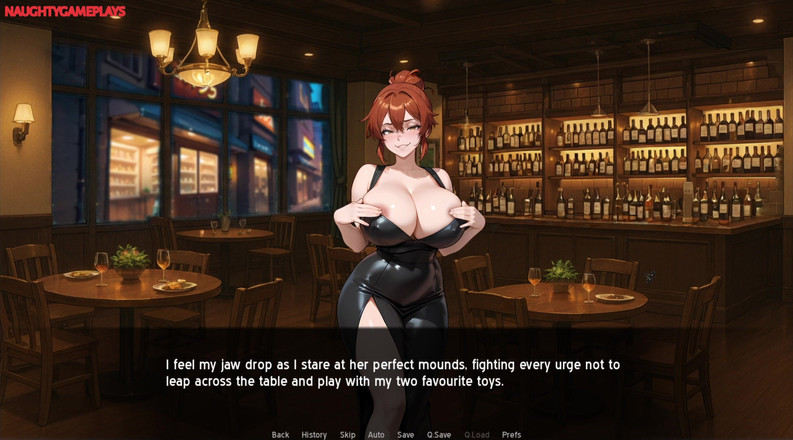Make a quick save with Q.Save
This screenshot has height=440, width=793.
pyautogui.click(x=439, y=435)
